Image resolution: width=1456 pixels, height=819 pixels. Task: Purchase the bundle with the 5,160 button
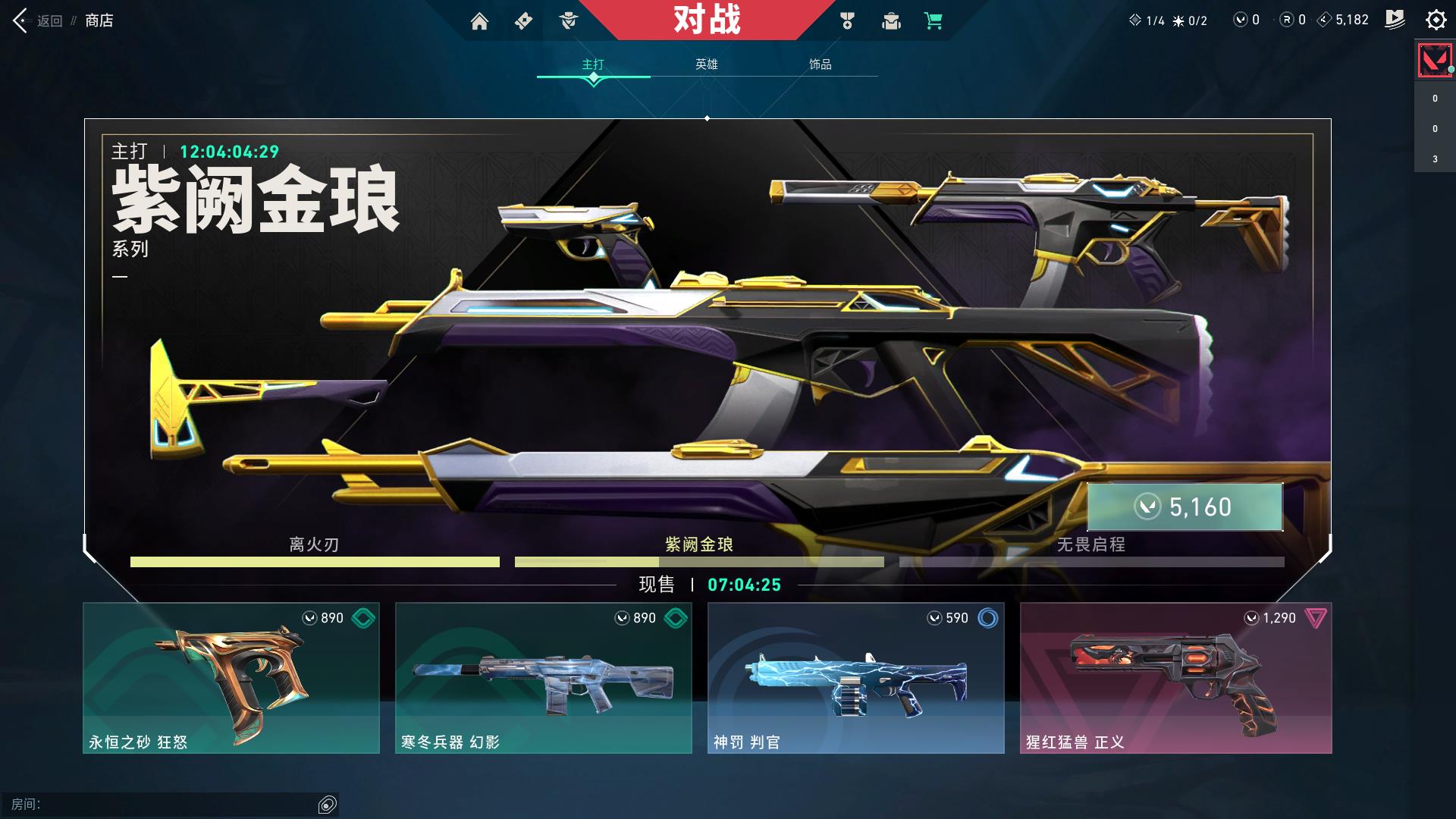pos(1185,507)
